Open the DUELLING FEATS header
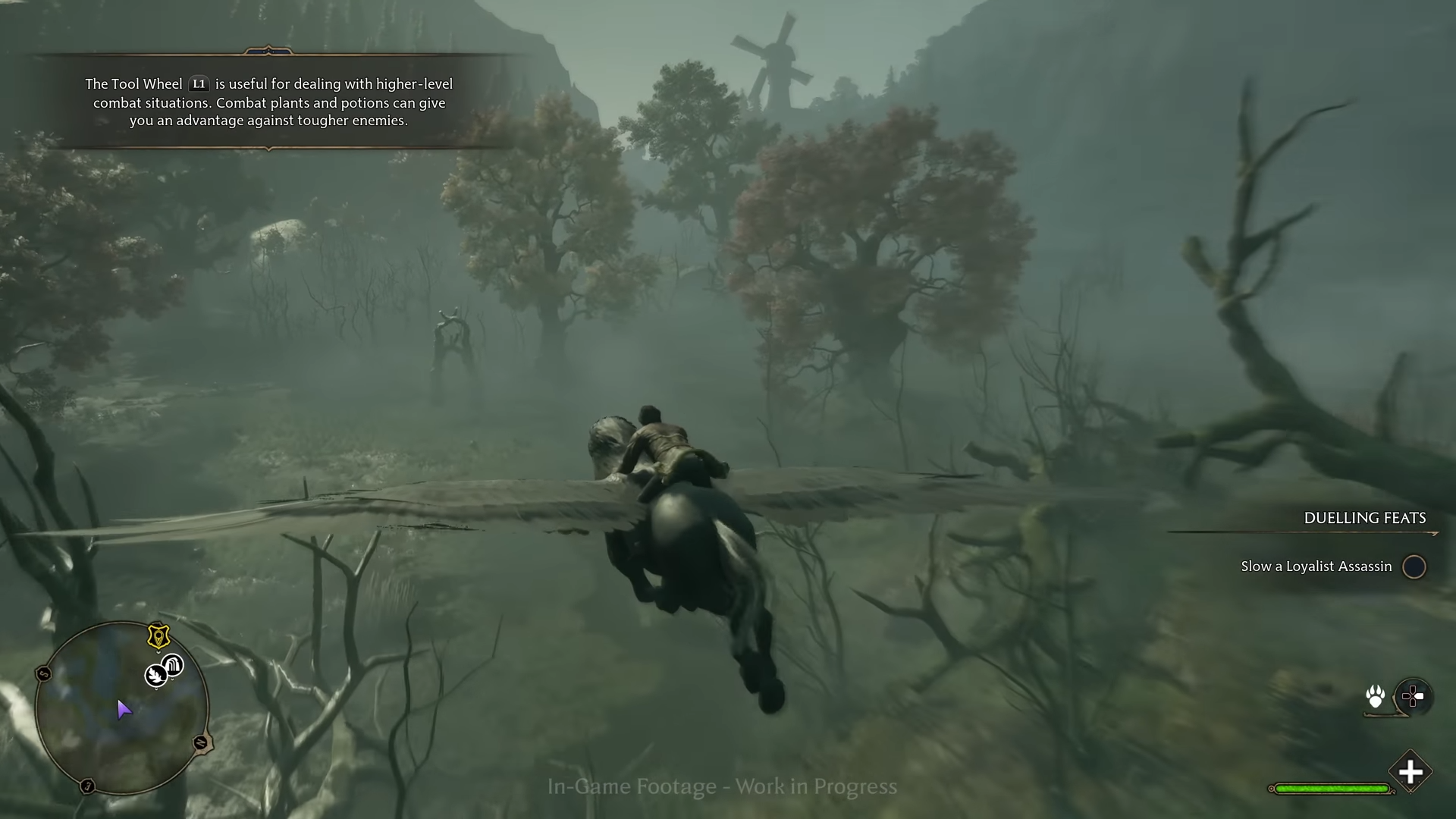 [x=1365, y=518]
